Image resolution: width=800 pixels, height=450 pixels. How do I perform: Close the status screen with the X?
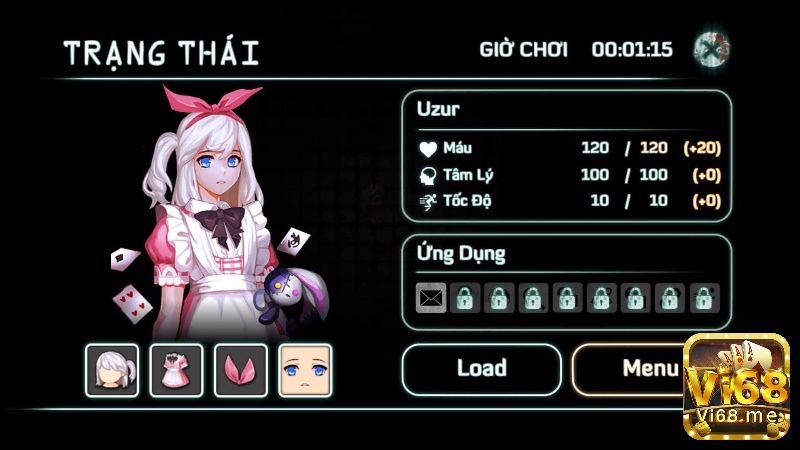tap(711, 49)
